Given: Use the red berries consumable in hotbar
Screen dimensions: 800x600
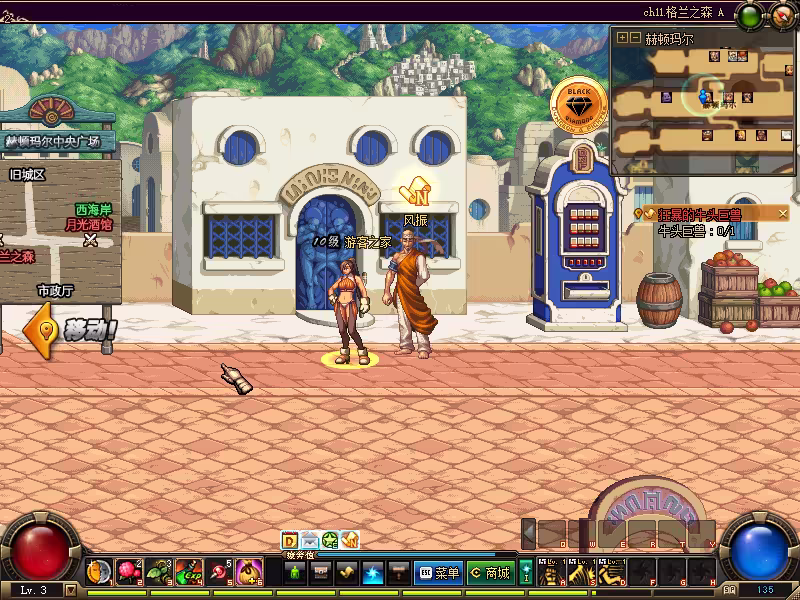Looking at the screenshot, I should tap(129, 572).
